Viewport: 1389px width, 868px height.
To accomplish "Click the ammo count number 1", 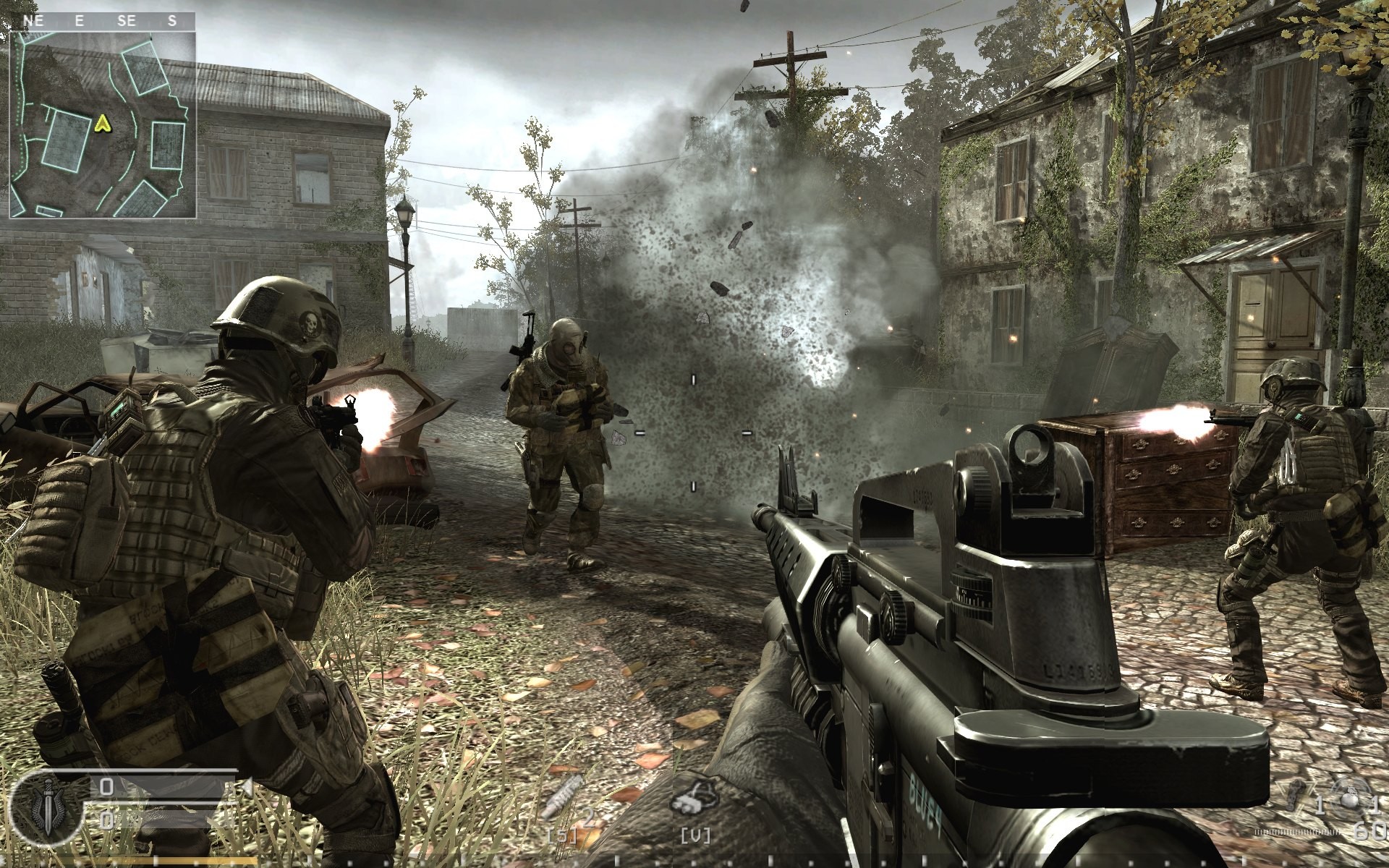I will pyautogui.click(x=1320, y=806).
